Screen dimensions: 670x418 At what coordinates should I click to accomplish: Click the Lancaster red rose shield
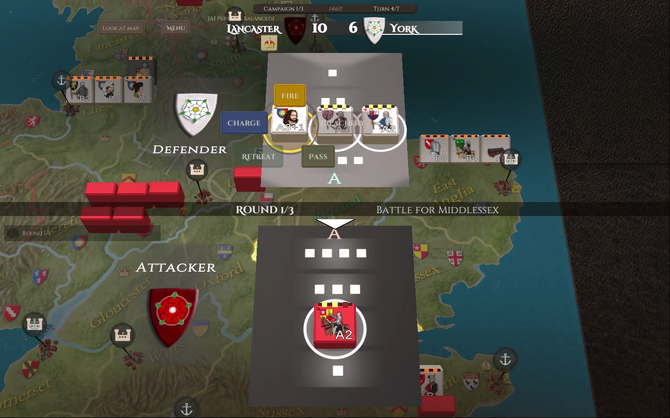click(x=172, y=314)
